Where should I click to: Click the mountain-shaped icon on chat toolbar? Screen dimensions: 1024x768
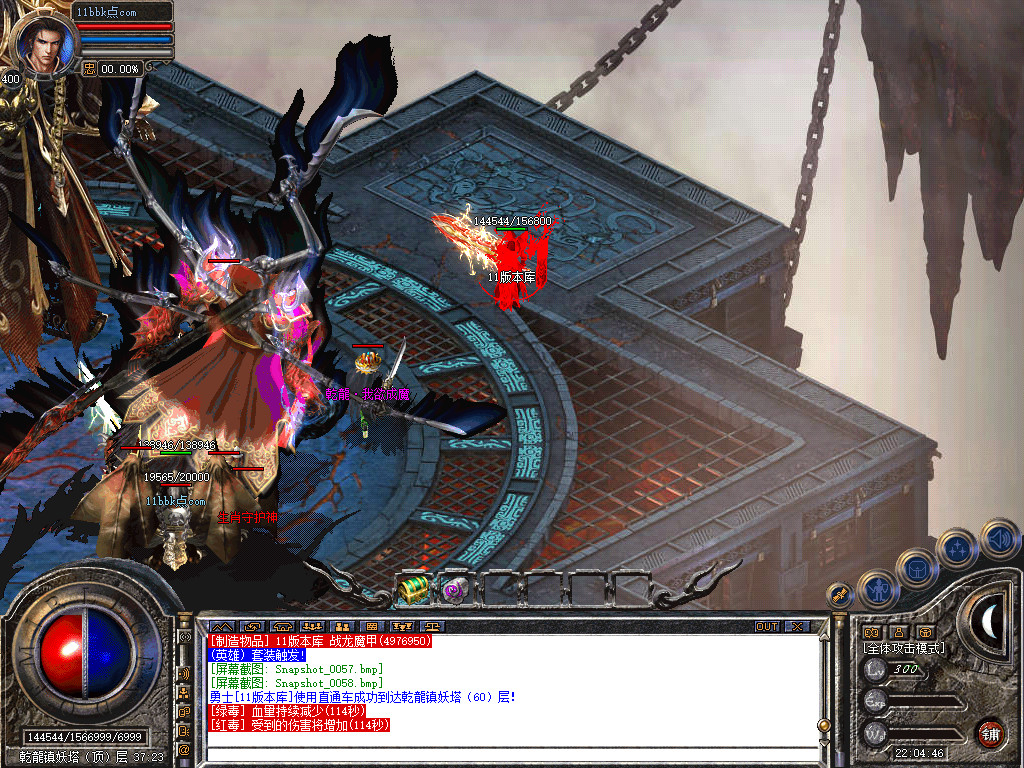pyautogui.click(x=220, y=627)
